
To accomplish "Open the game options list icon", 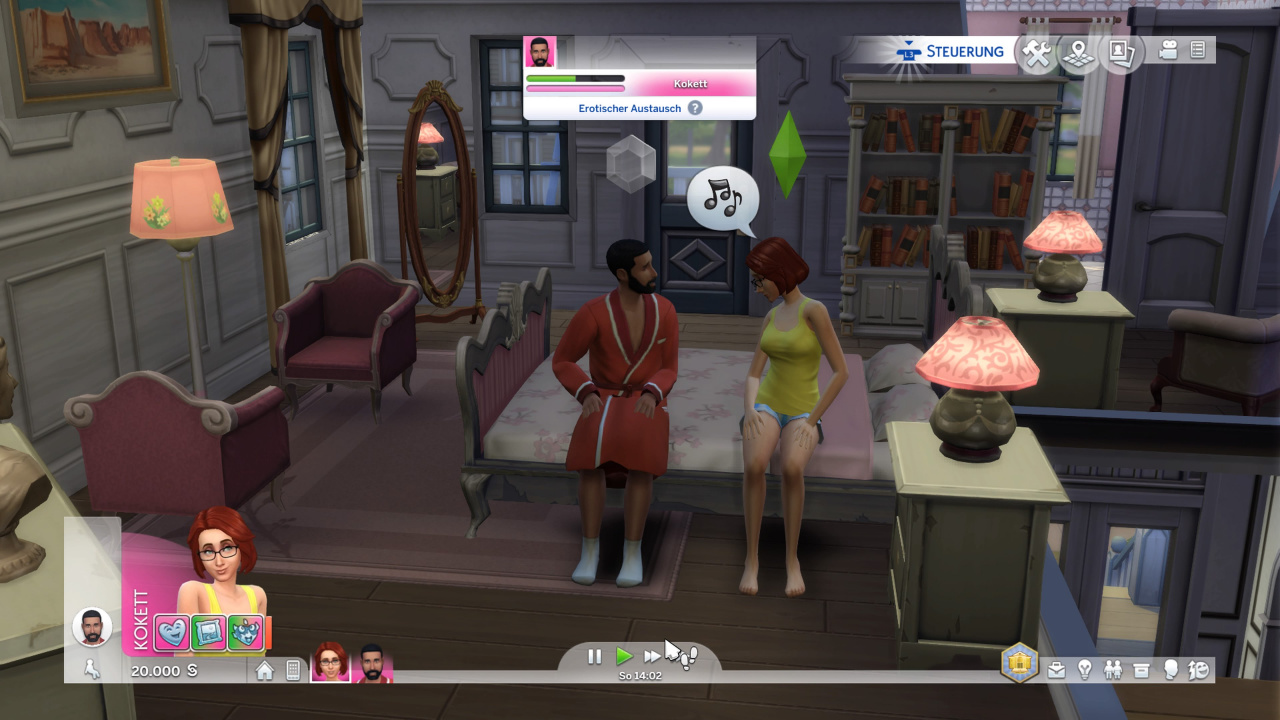I will pyautogui.click(x=1198, y=50).
